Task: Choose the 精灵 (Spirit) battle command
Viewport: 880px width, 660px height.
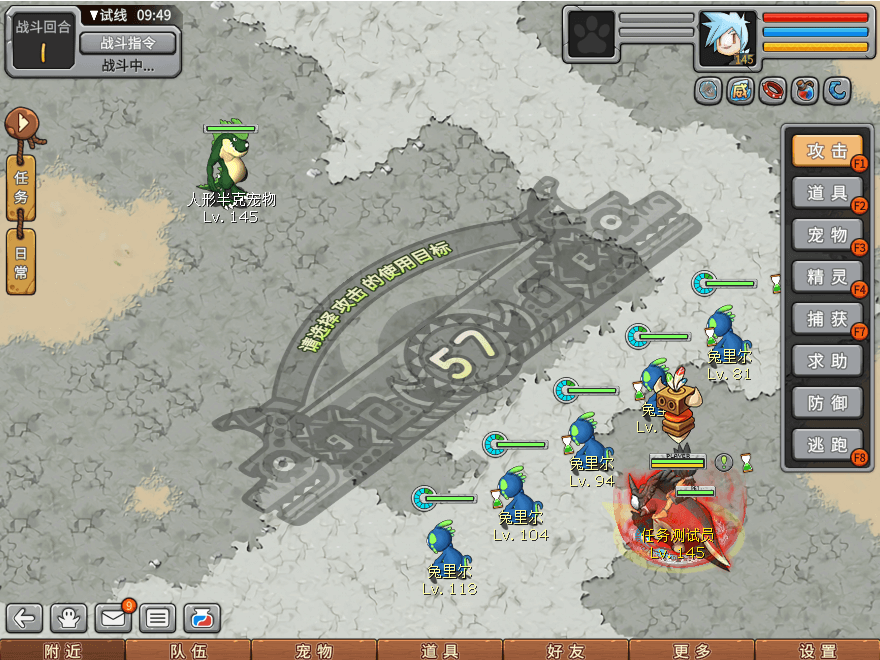Action: point(827,277)
